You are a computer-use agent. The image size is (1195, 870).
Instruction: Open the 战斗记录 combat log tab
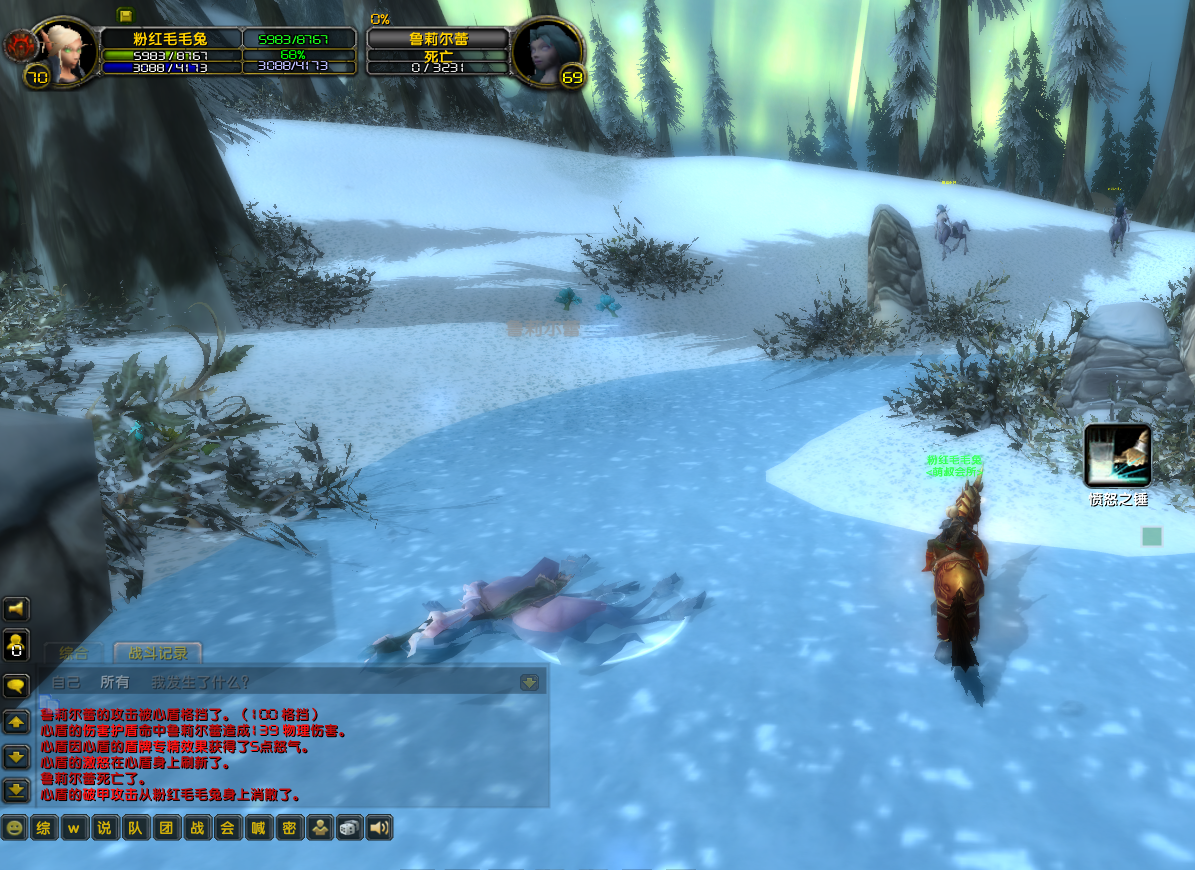click(158, 653)
